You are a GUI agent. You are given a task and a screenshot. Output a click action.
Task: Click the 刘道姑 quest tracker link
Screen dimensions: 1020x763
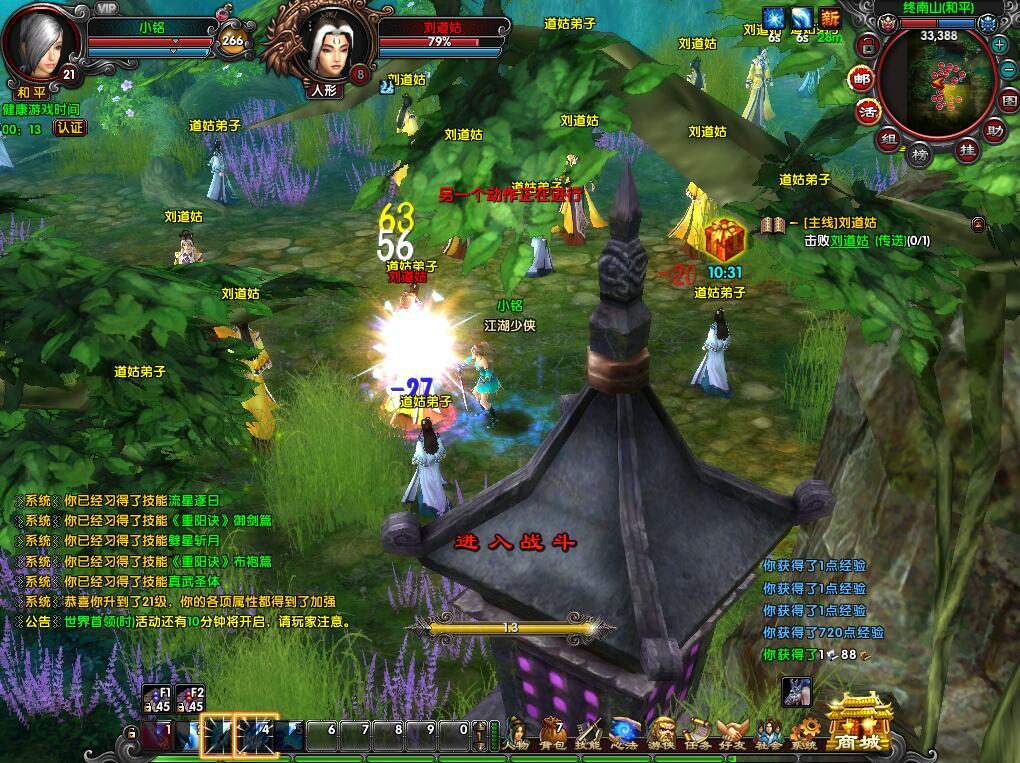click(850, 240)
